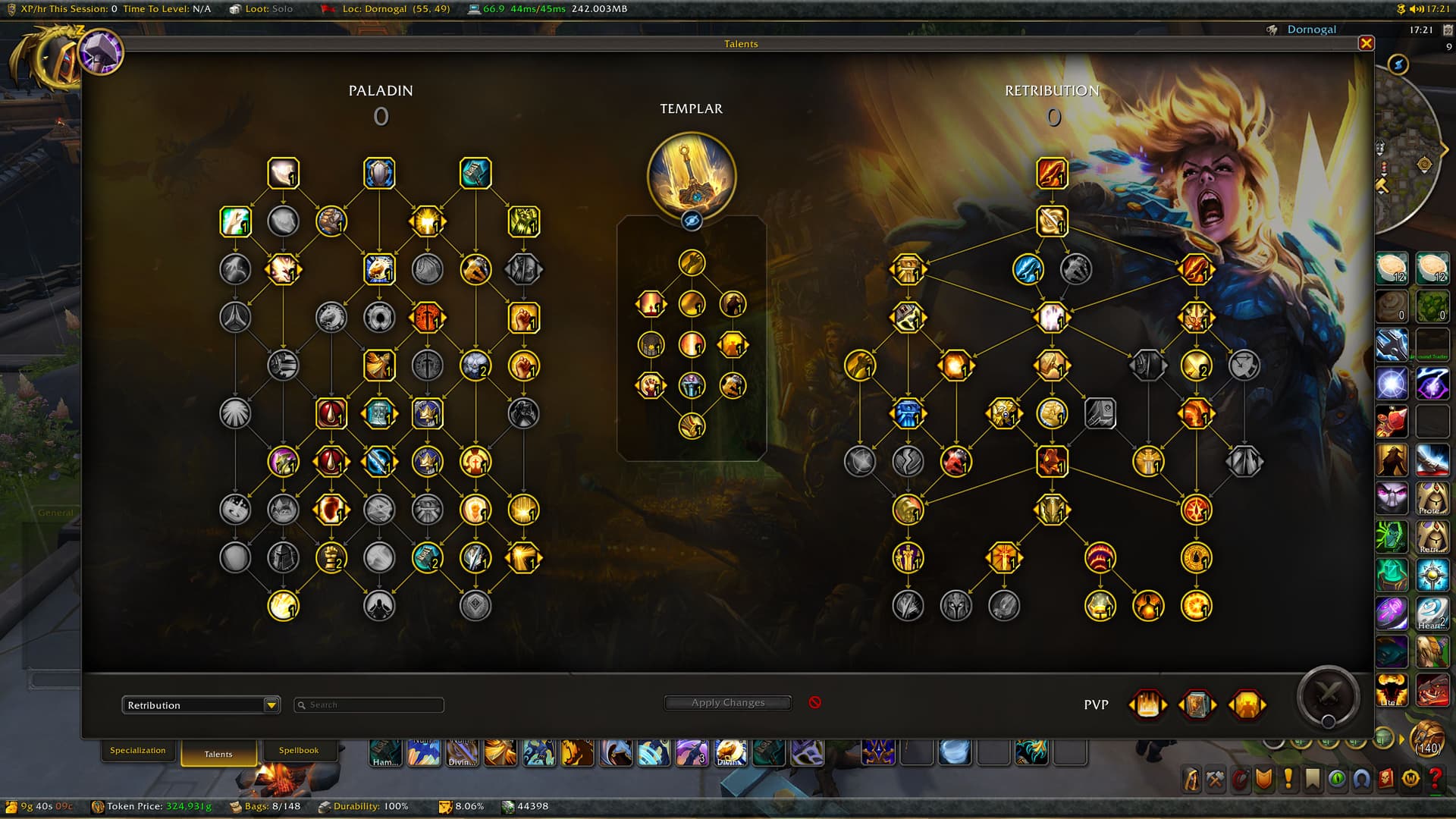The width and height of the screenshot is (1456, 819).
Task: Click the red reset changes icon
Action: click(814, 702)
